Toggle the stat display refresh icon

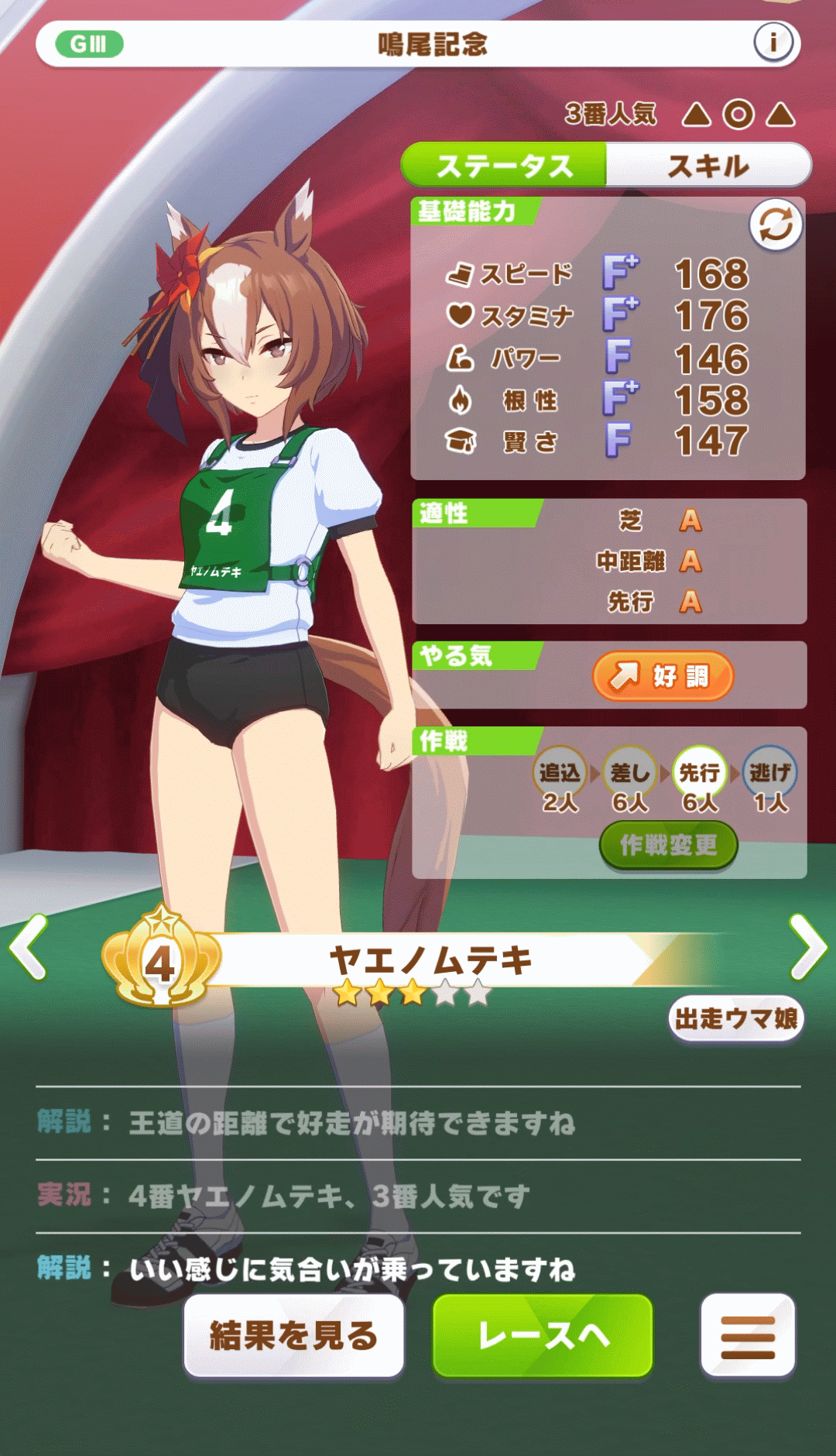pyautogui.click(x=775, y=225)
